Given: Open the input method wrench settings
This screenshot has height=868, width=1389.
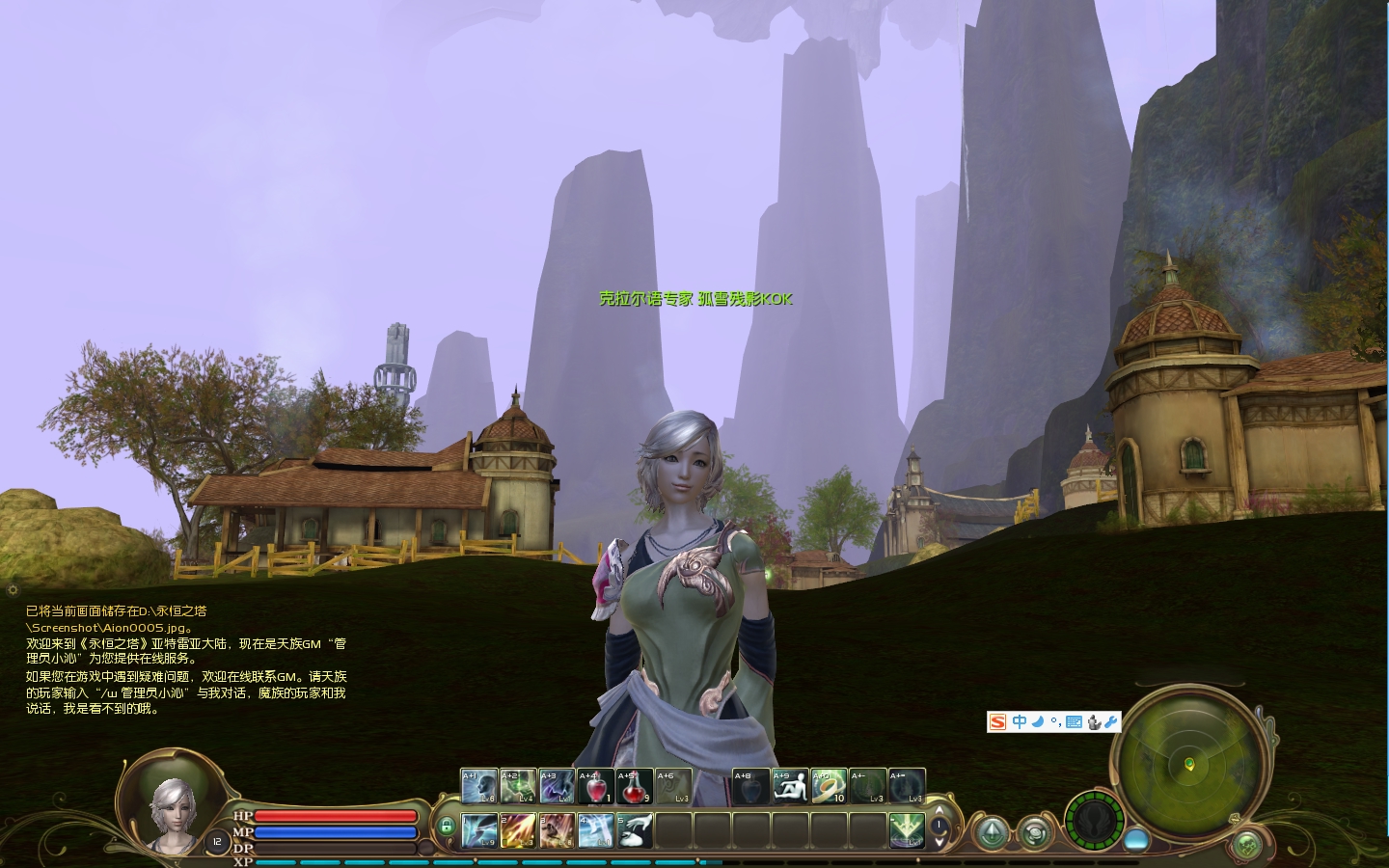Looking at the screenshot, I should tap(1110, 721).
